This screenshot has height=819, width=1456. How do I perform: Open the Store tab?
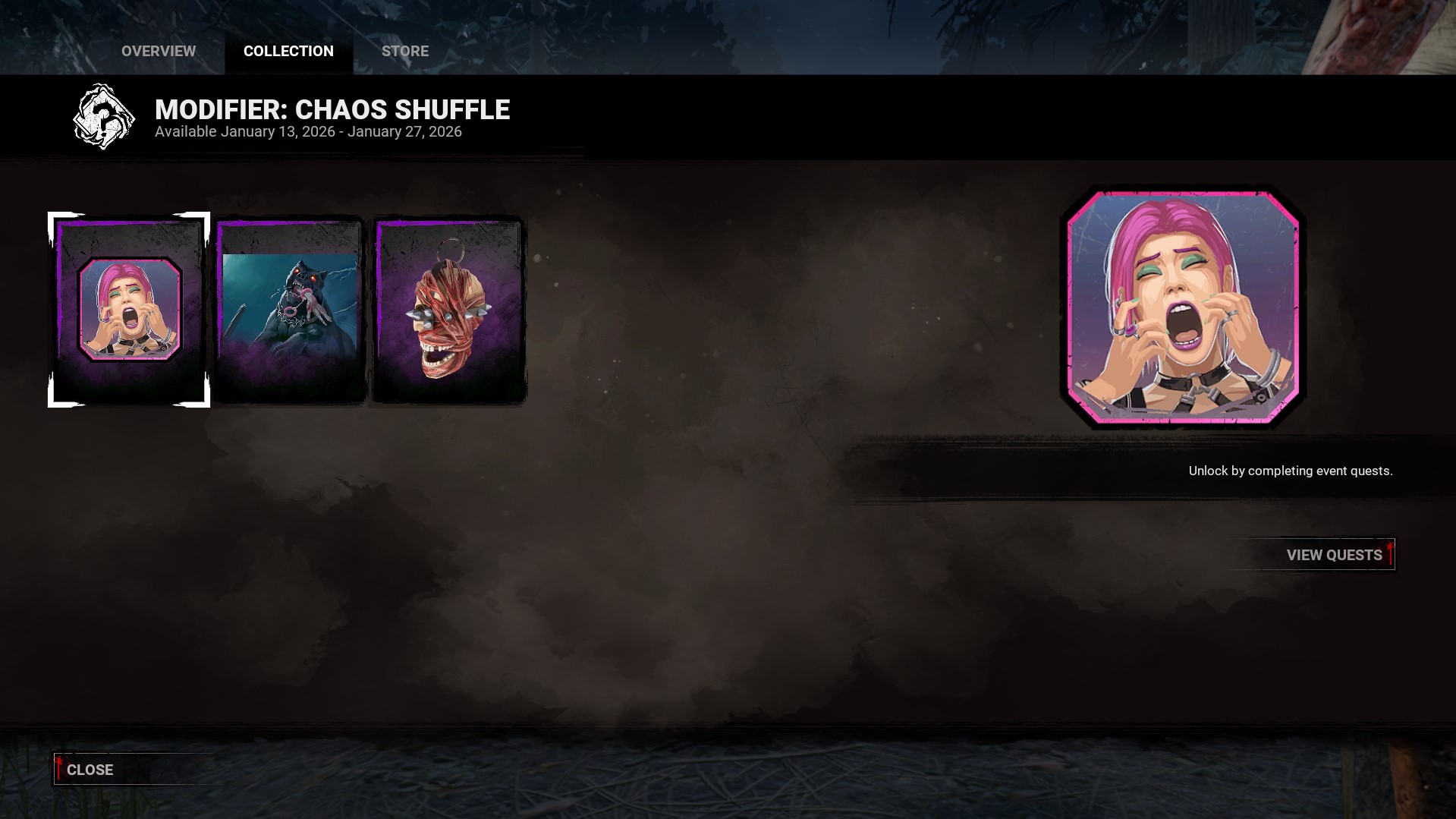click(405, 51)
